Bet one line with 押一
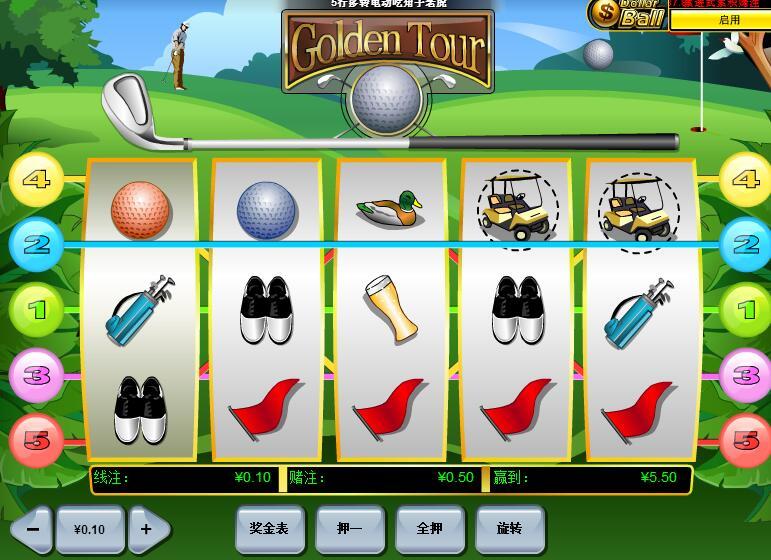The image size is (771, 560). pyautogui.click(x=349, y=527)
